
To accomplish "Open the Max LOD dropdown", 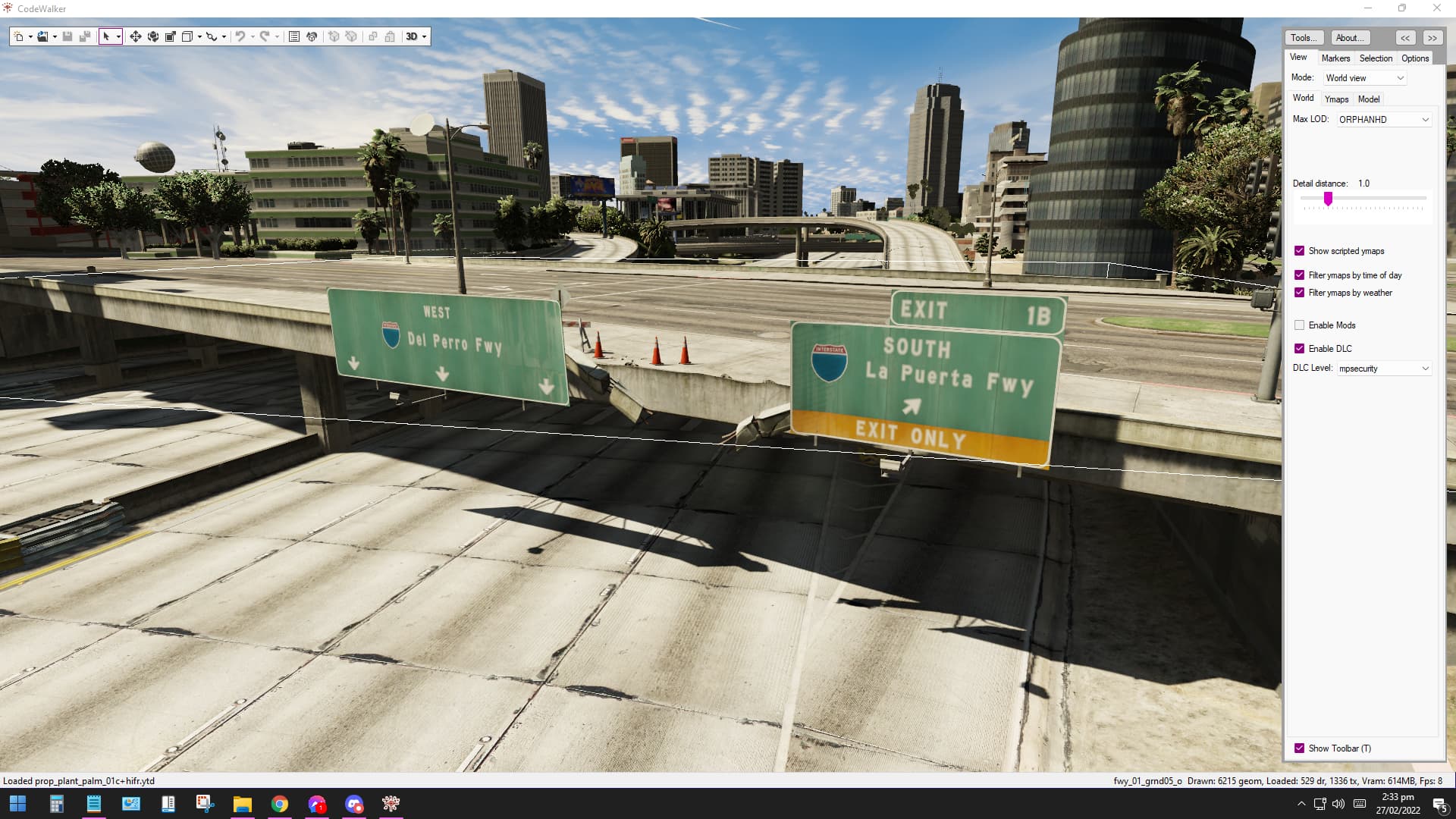I will (1383, 119).
